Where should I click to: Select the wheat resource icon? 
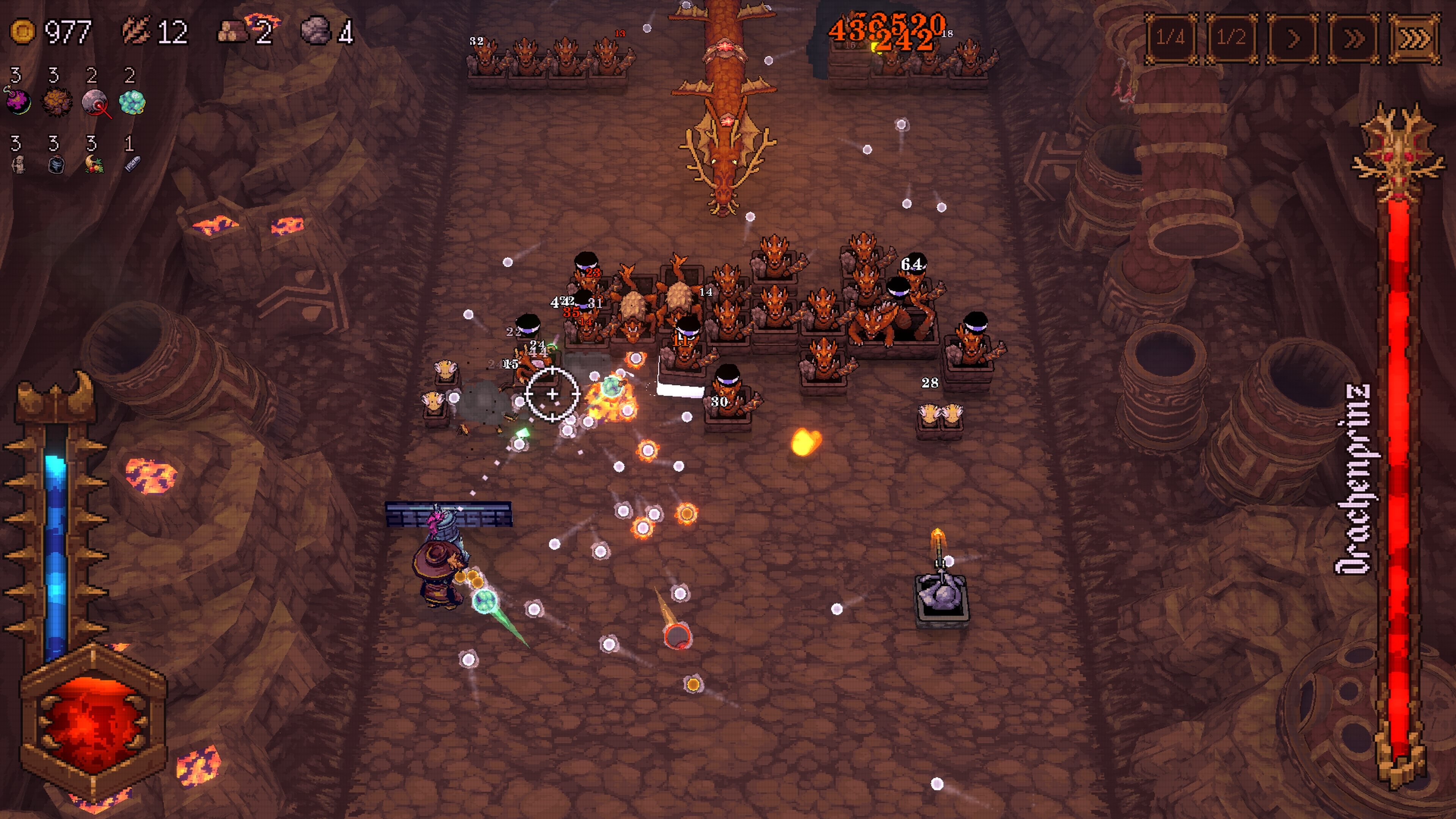(136, 31)
